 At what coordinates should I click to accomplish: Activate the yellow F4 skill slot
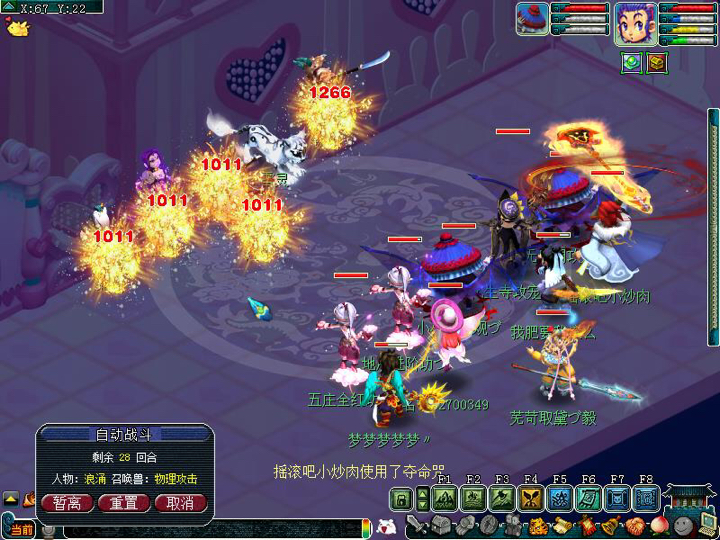pyautogui.click(x=532, y=498)
